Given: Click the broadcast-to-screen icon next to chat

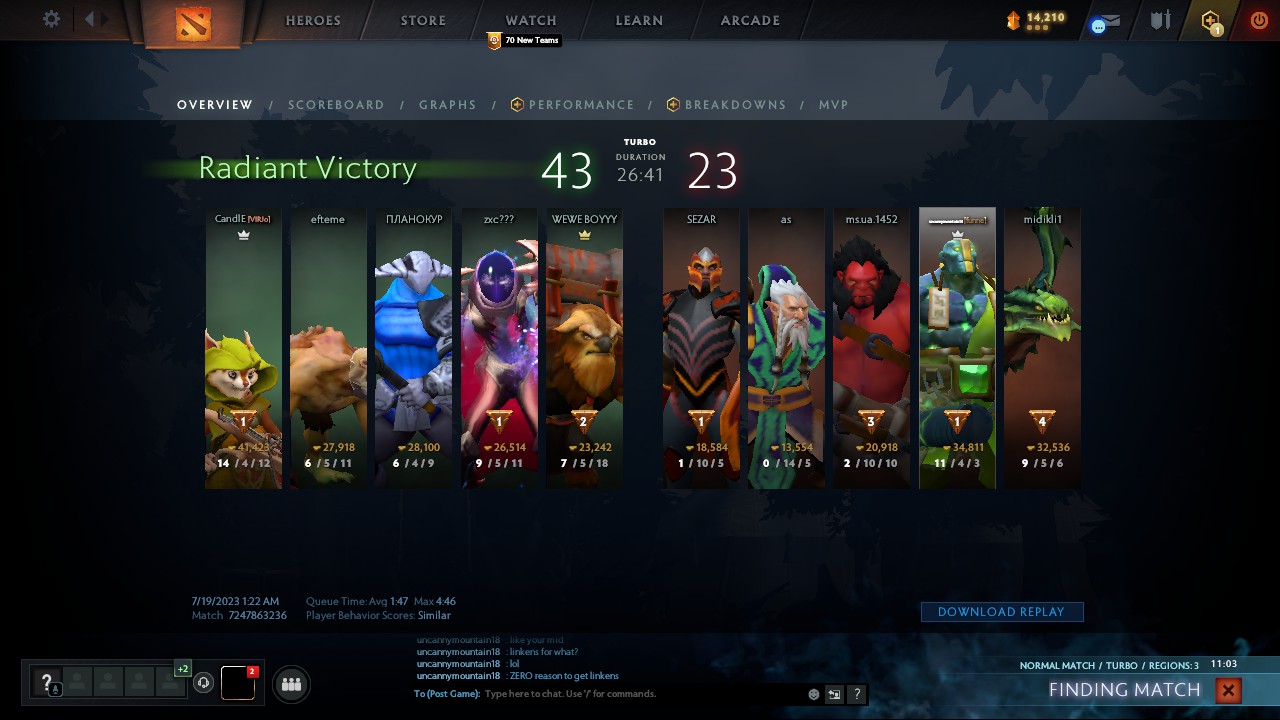Looking at the screenshot, I should [833, 693].
